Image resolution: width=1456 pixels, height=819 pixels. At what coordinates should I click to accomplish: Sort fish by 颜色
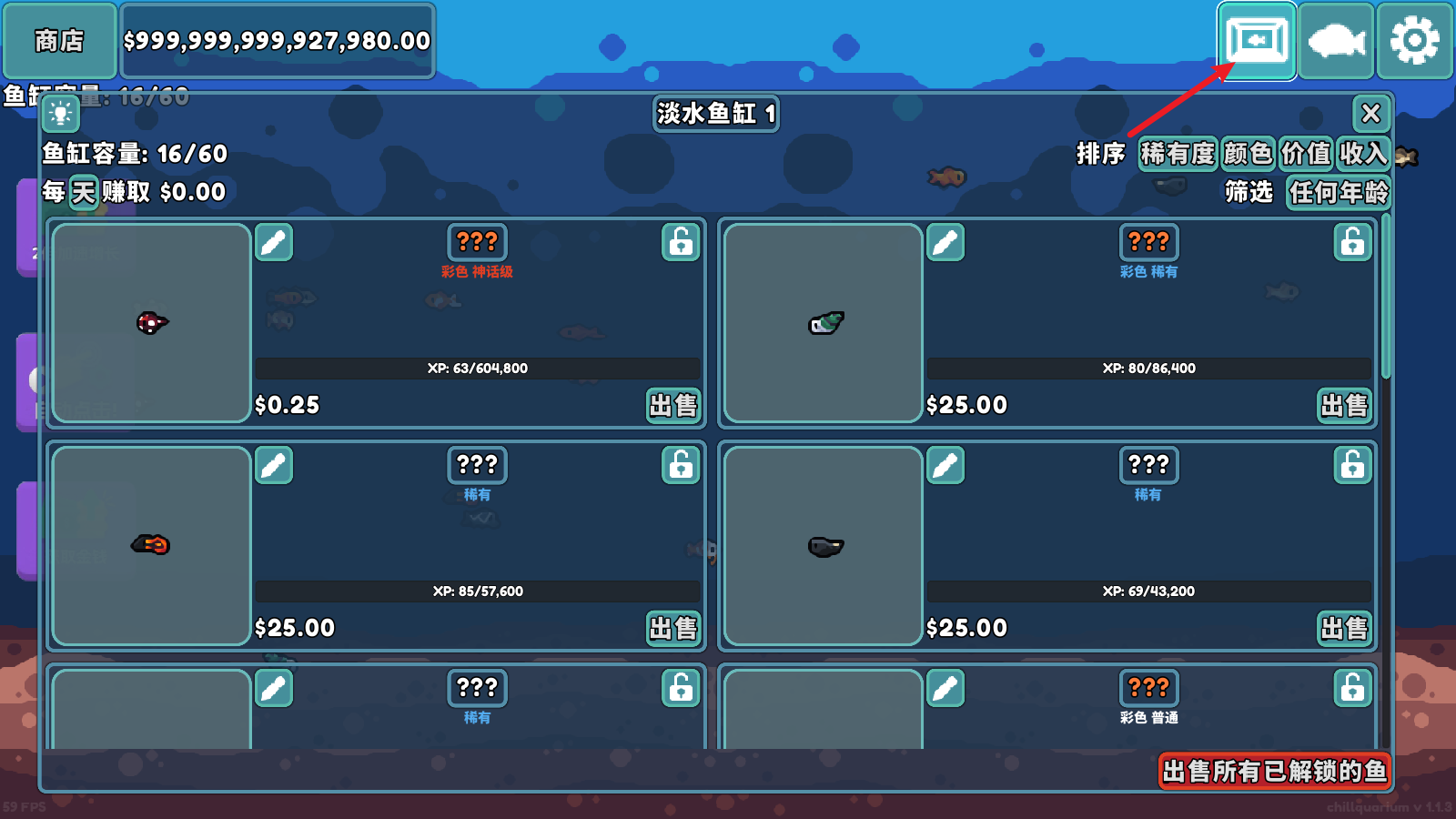click(1248, 154)
